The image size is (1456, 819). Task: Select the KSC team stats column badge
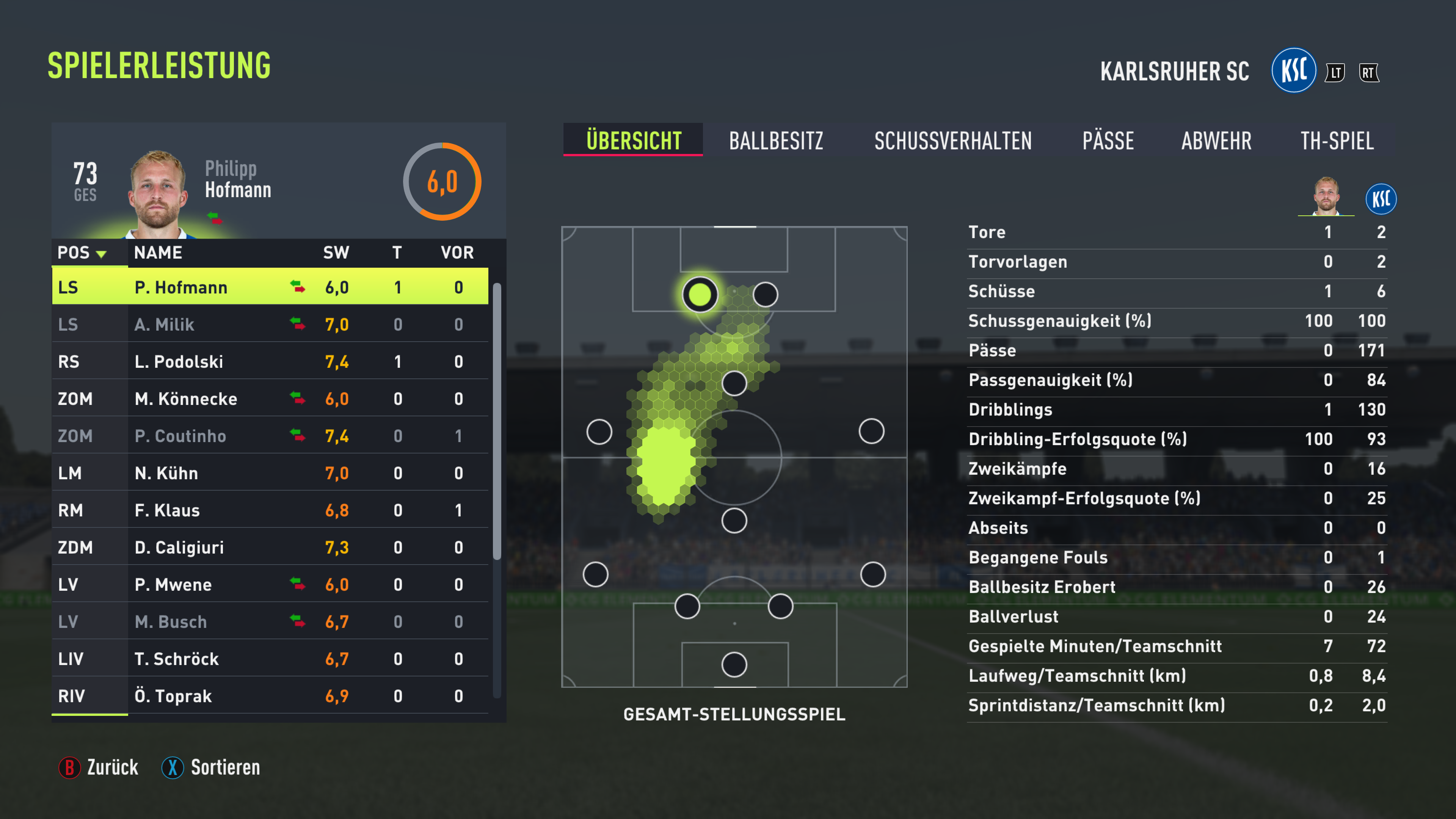click(x=1380, y=199)
